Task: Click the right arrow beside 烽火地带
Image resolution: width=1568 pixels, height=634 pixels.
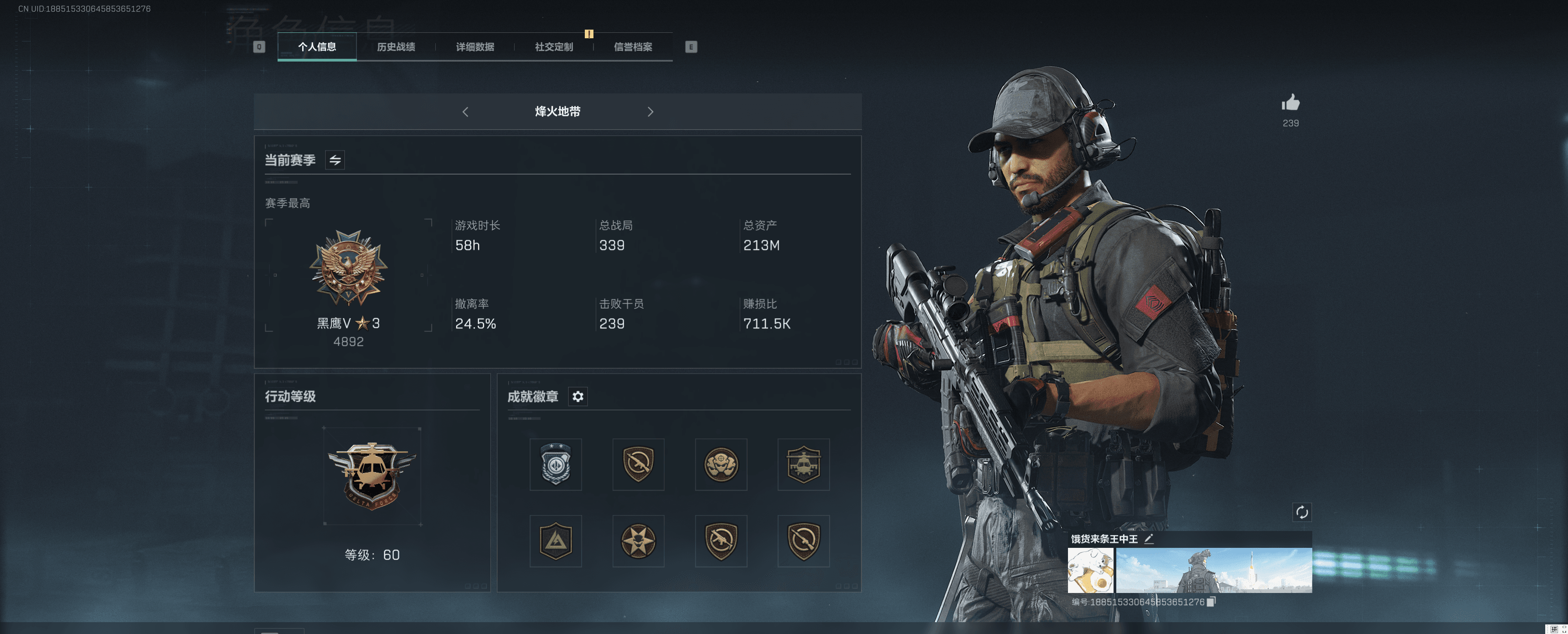Action: pos(650,112)
